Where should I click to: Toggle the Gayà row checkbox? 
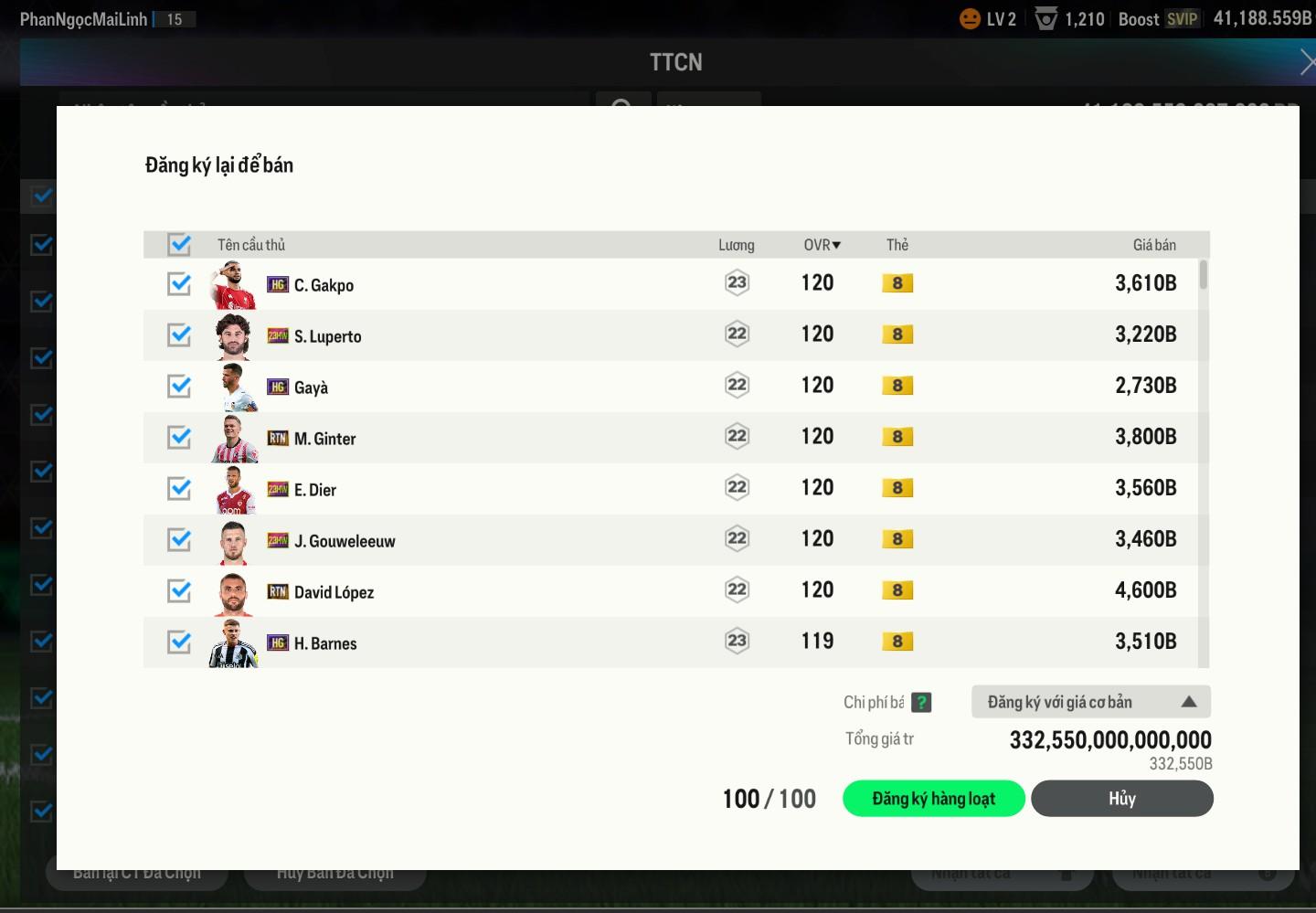(179, 387)
